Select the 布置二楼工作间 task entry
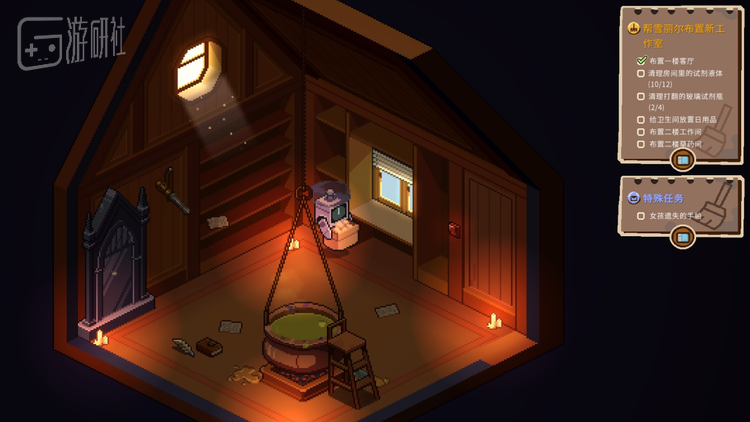Image resolution: width=750 pixels, height=422 pixels. [x=675, y=132]
